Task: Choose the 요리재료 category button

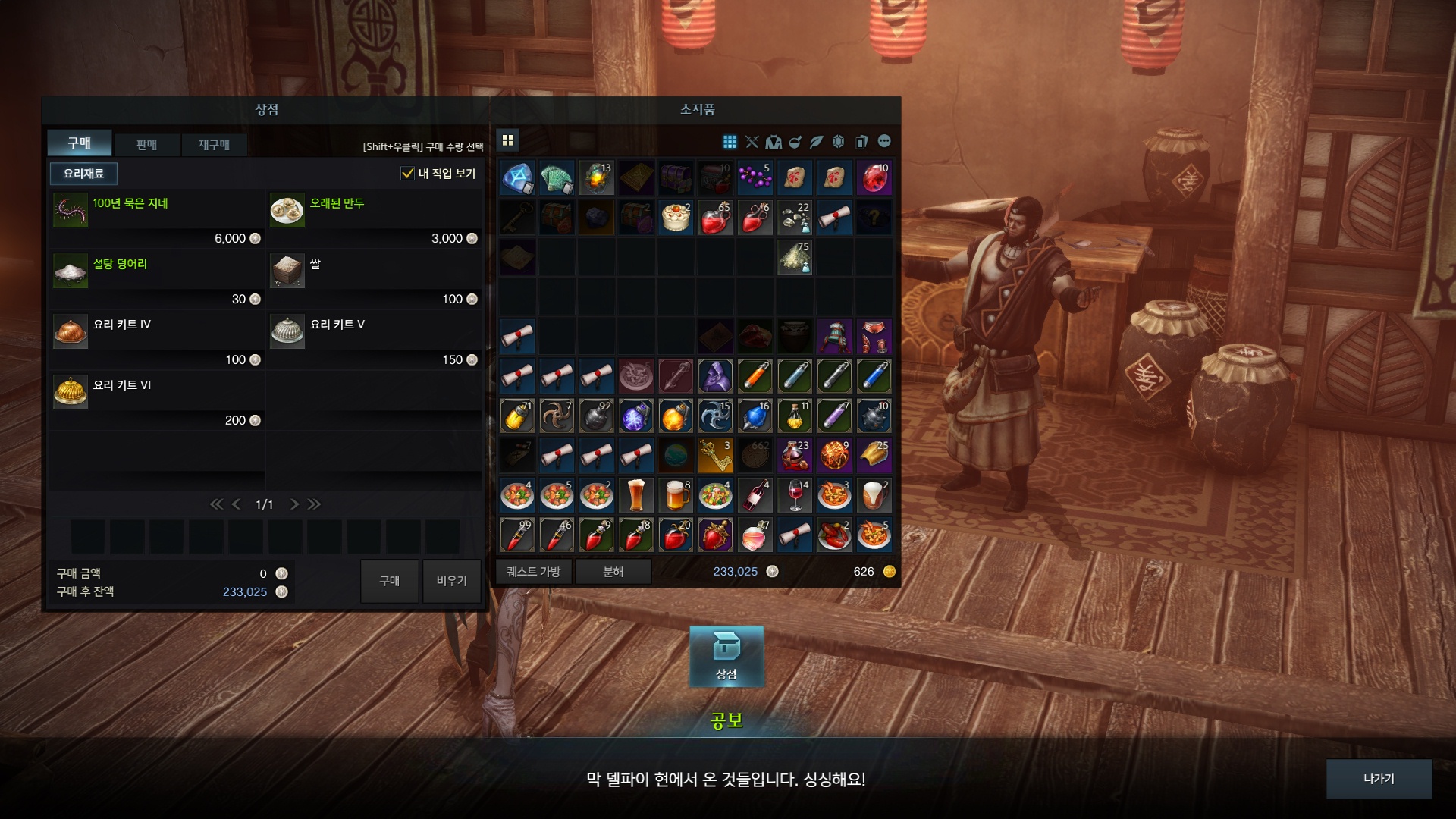Action: 83,174
